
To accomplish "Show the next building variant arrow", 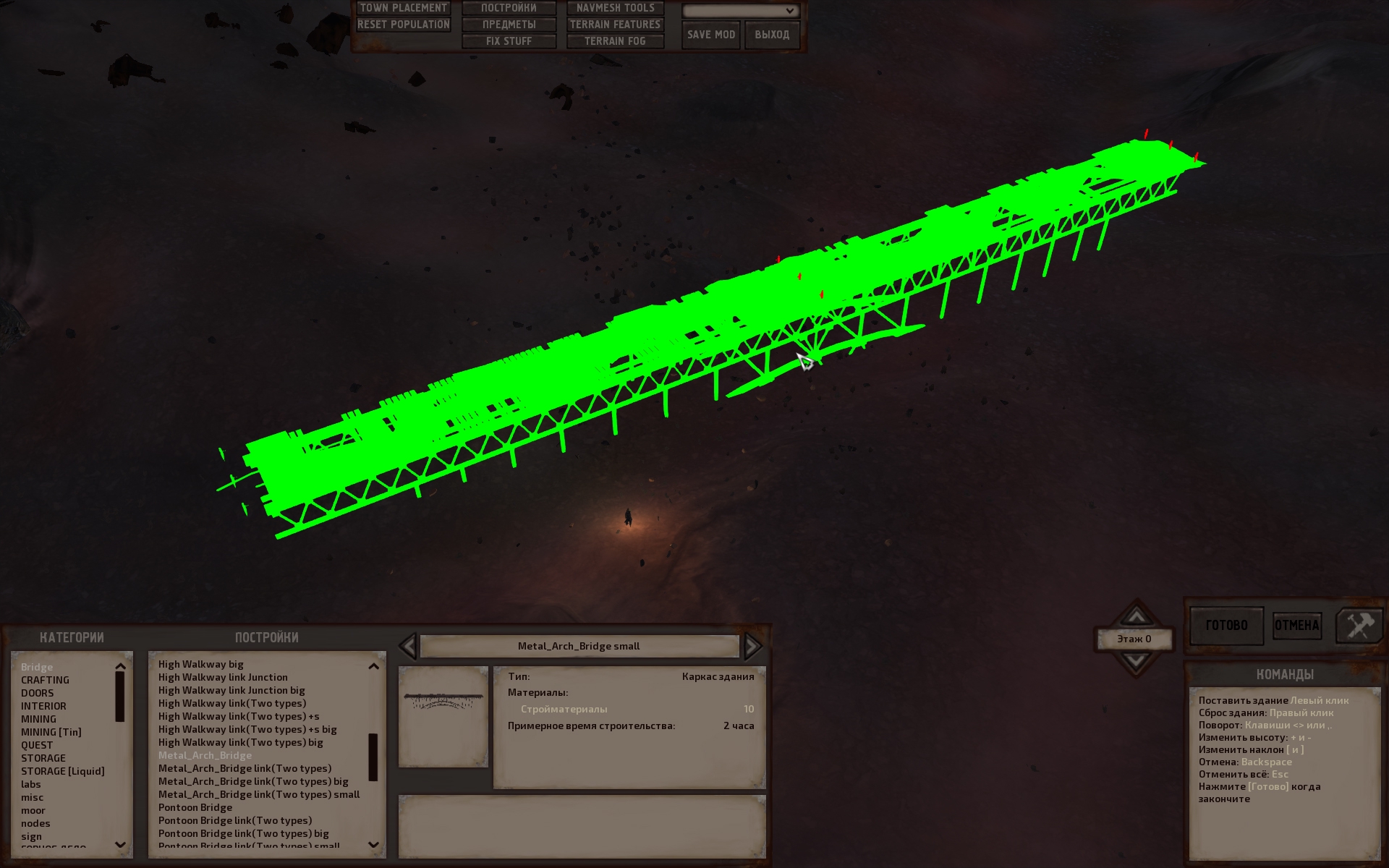I will 752,646.
